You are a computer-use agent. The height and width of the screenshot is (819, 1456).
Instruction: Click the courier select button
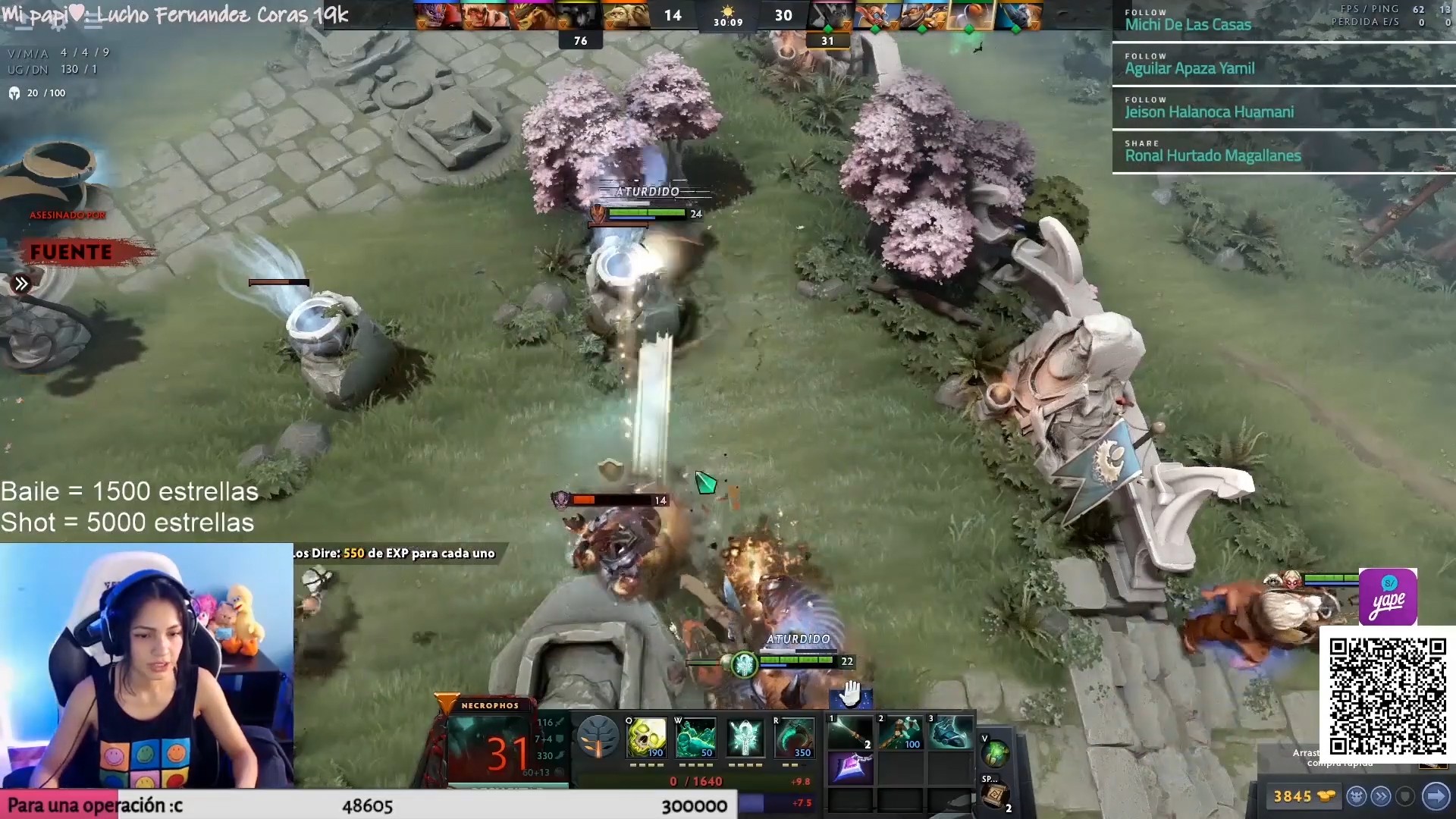tap(1357, 796)
